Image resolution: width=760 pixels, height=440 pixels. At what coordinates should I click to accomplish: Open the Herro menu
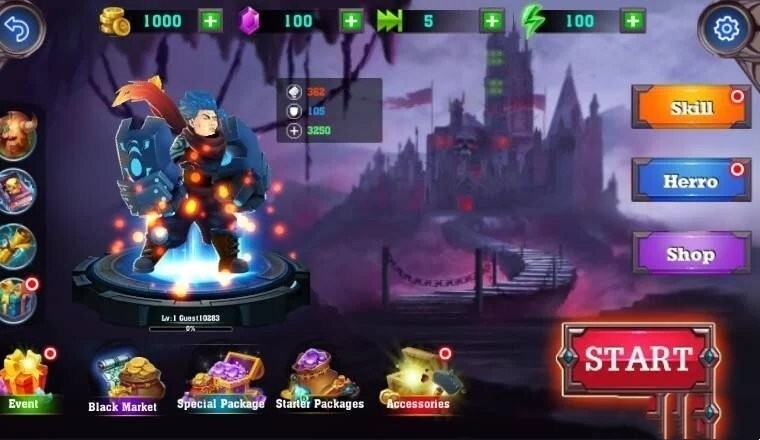[x=691, y=181]
